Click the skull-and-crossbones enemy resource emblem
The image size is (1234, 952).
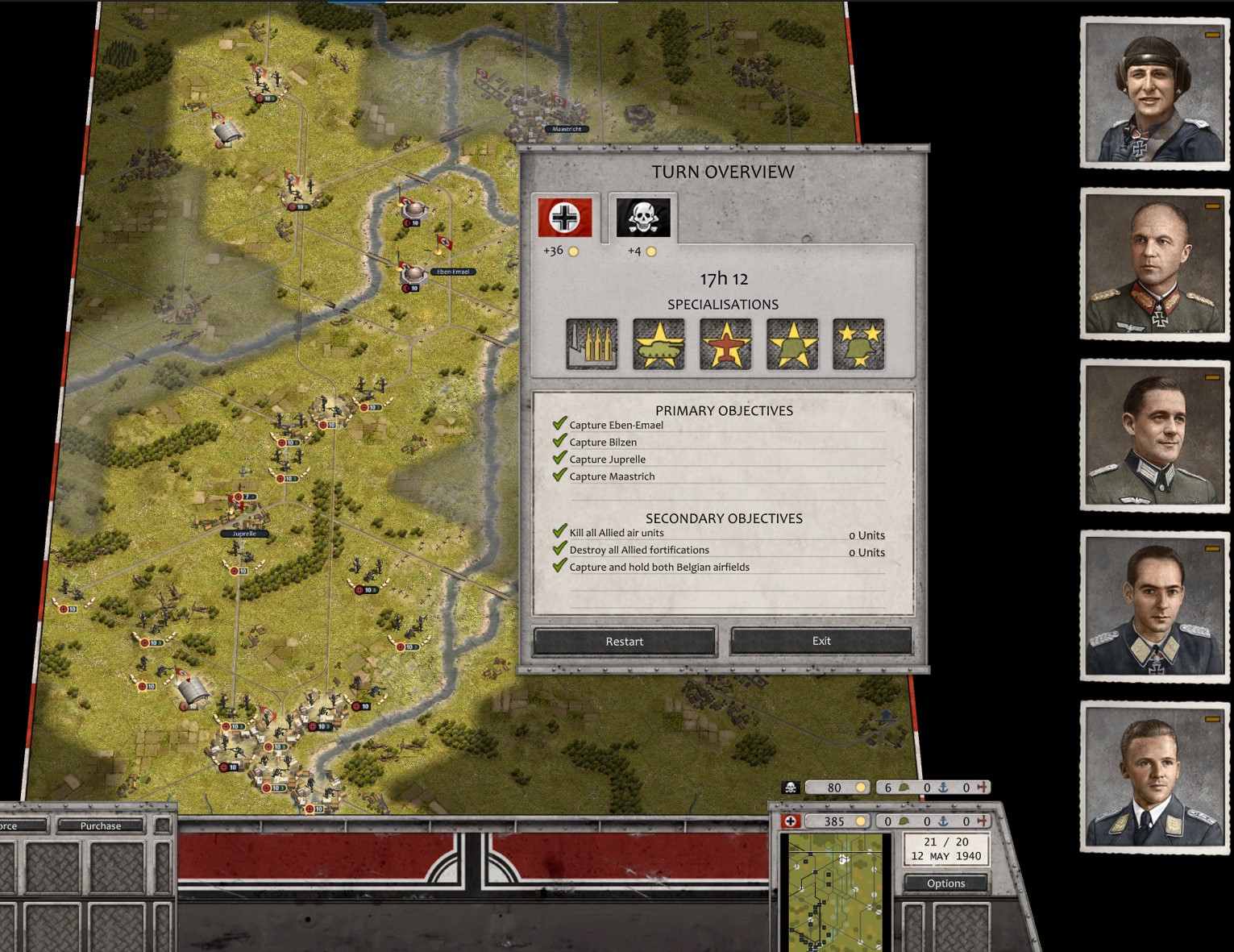pos(791,788)
